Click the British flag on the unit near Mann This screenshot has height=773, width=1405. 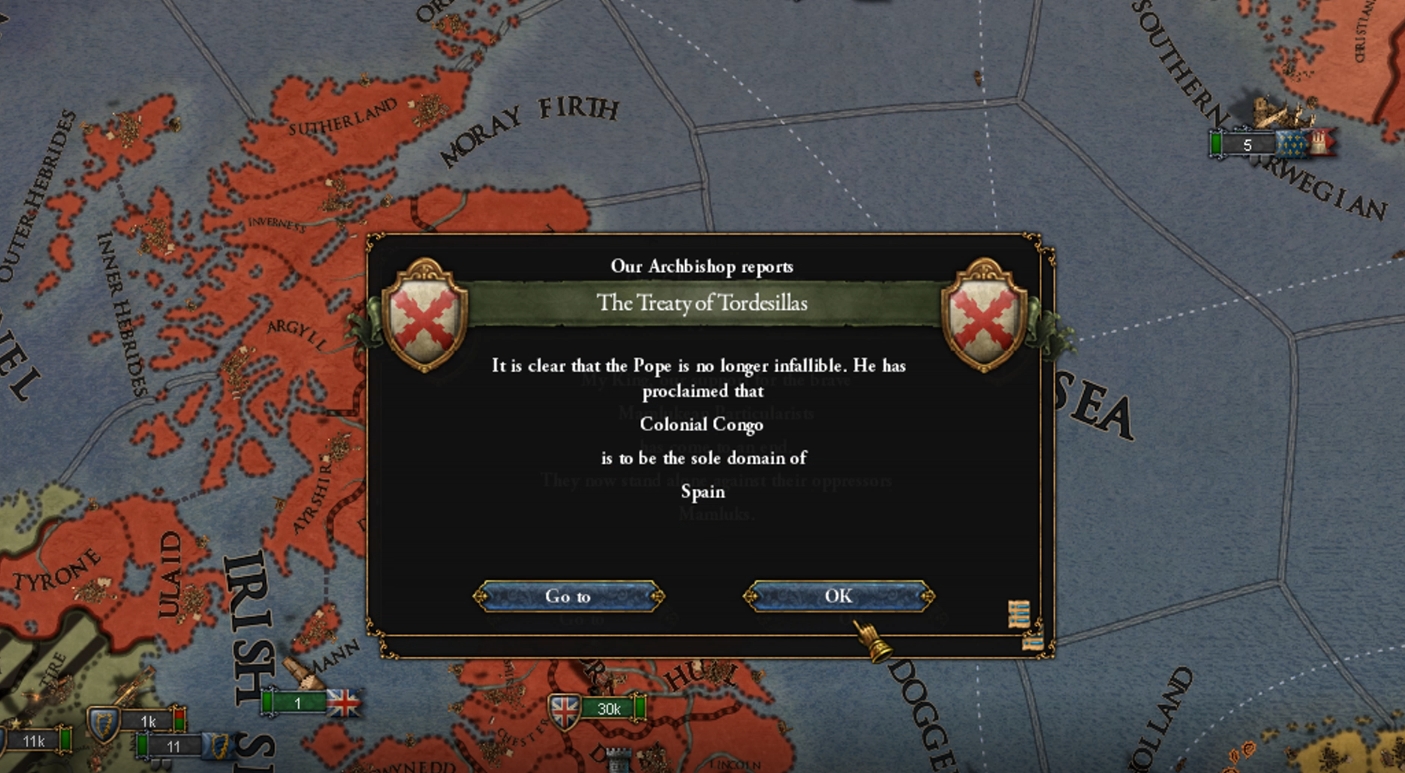coord(343,702)
